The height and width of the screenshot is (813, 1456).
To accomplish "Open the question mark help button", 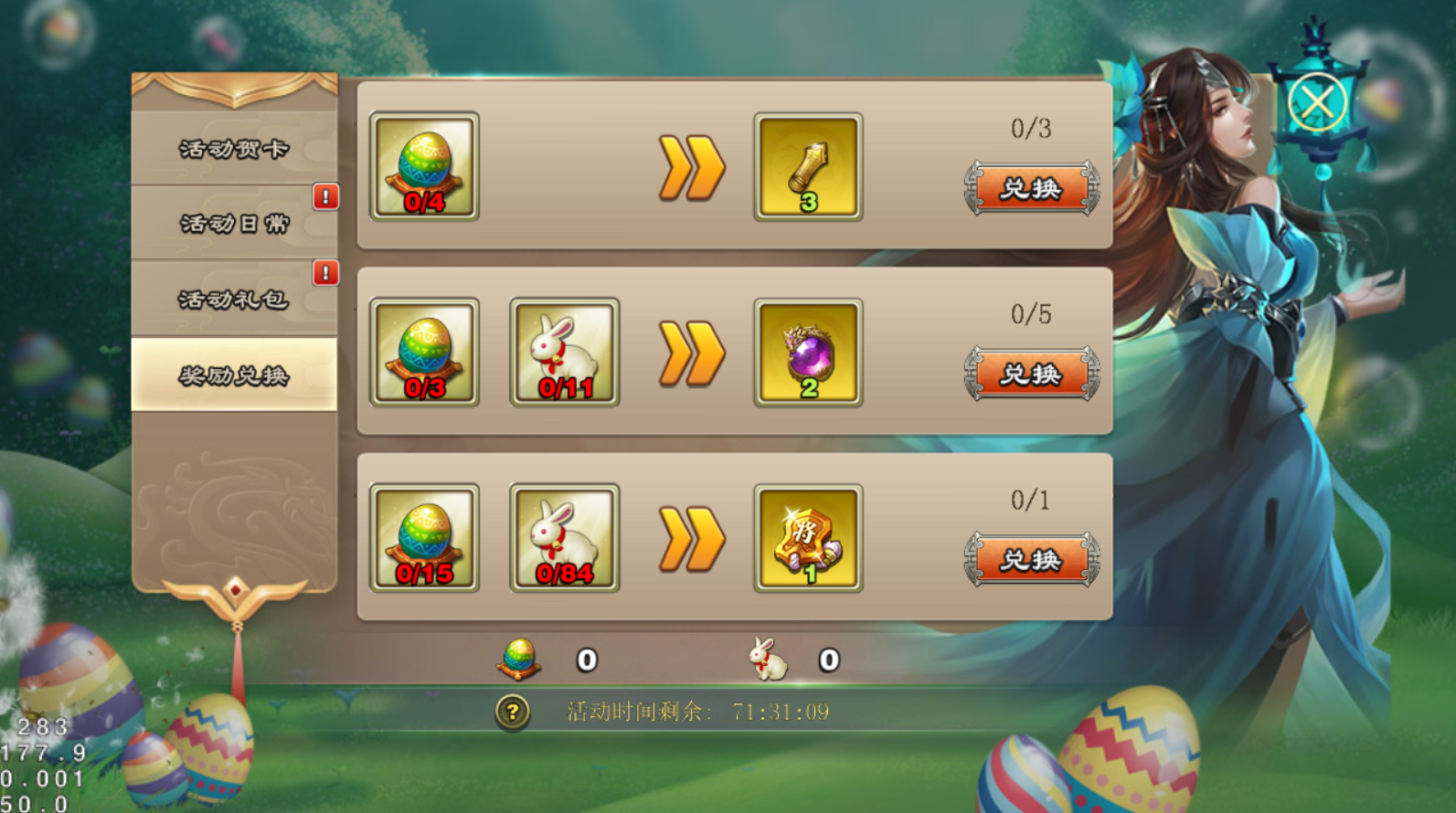I will (x=513, y=712).
